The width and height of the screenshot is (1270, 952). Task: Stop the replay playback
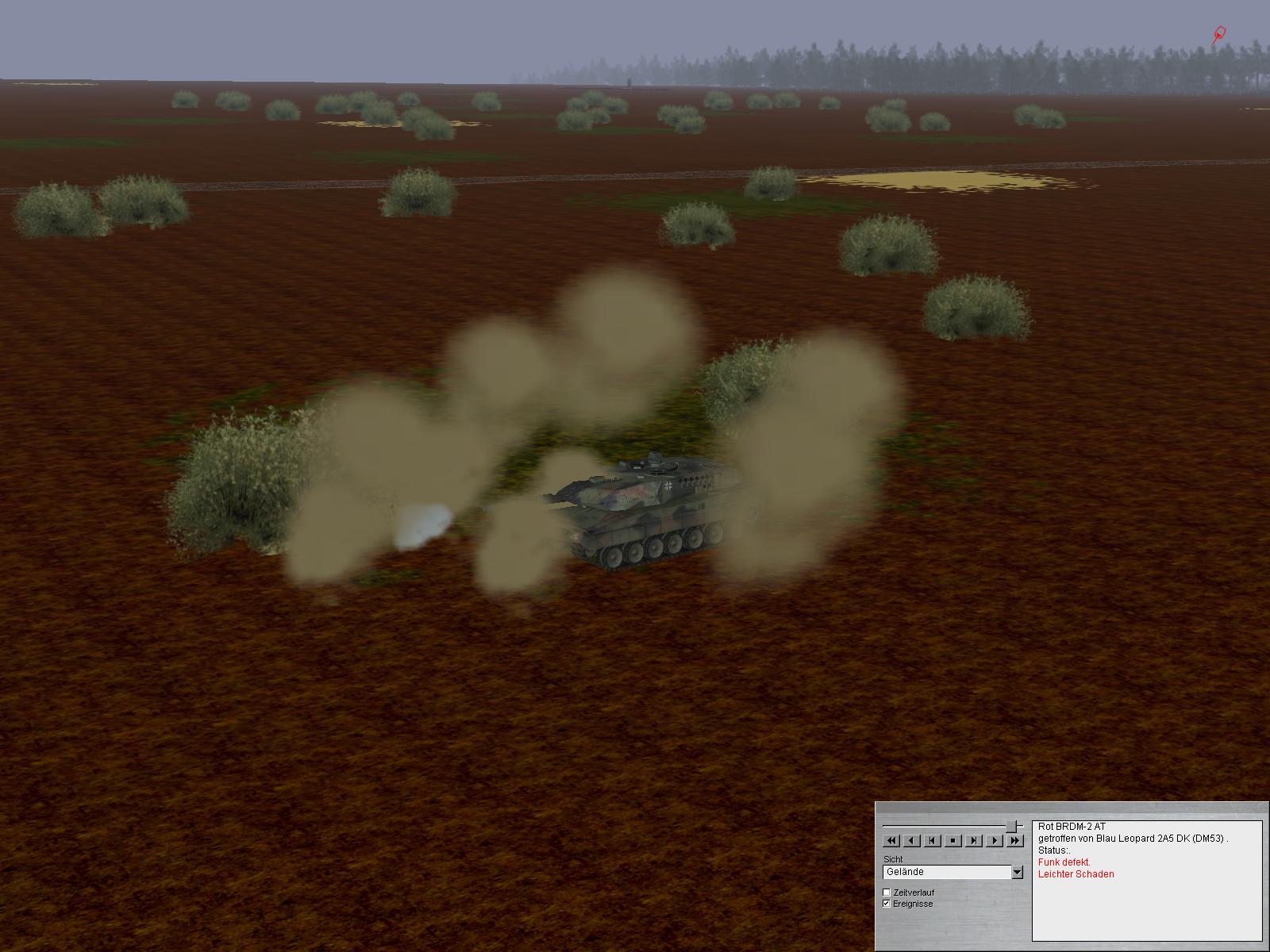[x=952, y=841]
